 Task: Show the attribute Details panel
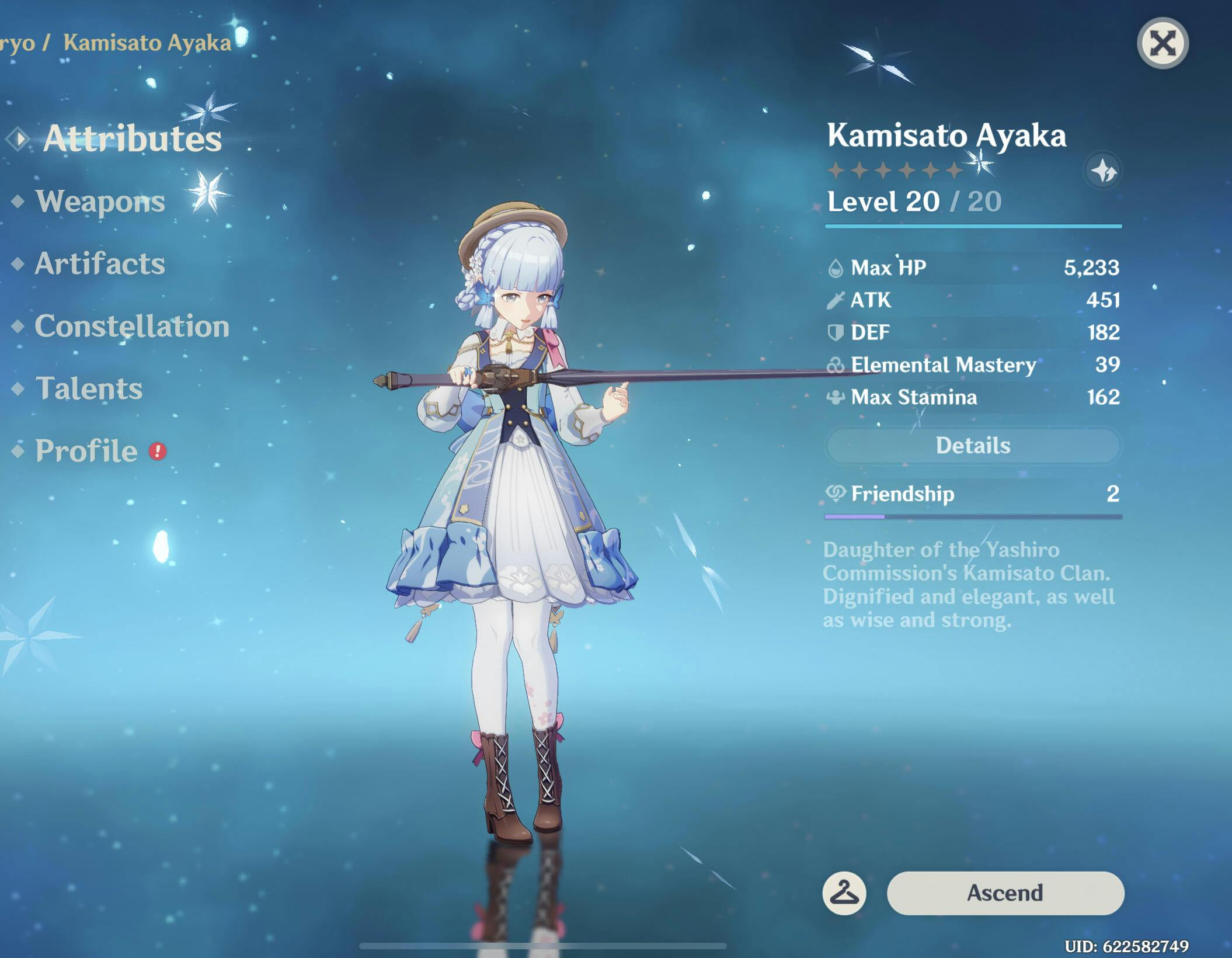973,446
